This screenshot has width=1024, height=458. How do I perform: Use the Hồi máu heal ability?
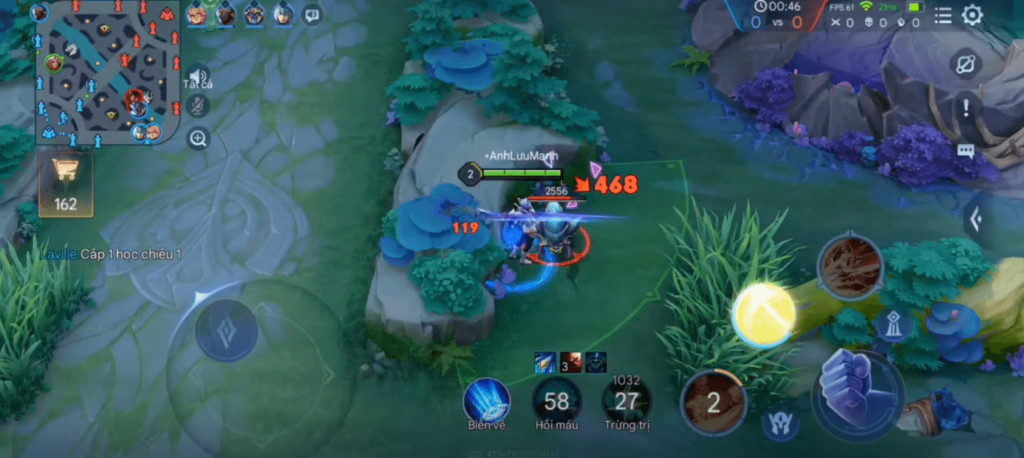coord(556,401)
